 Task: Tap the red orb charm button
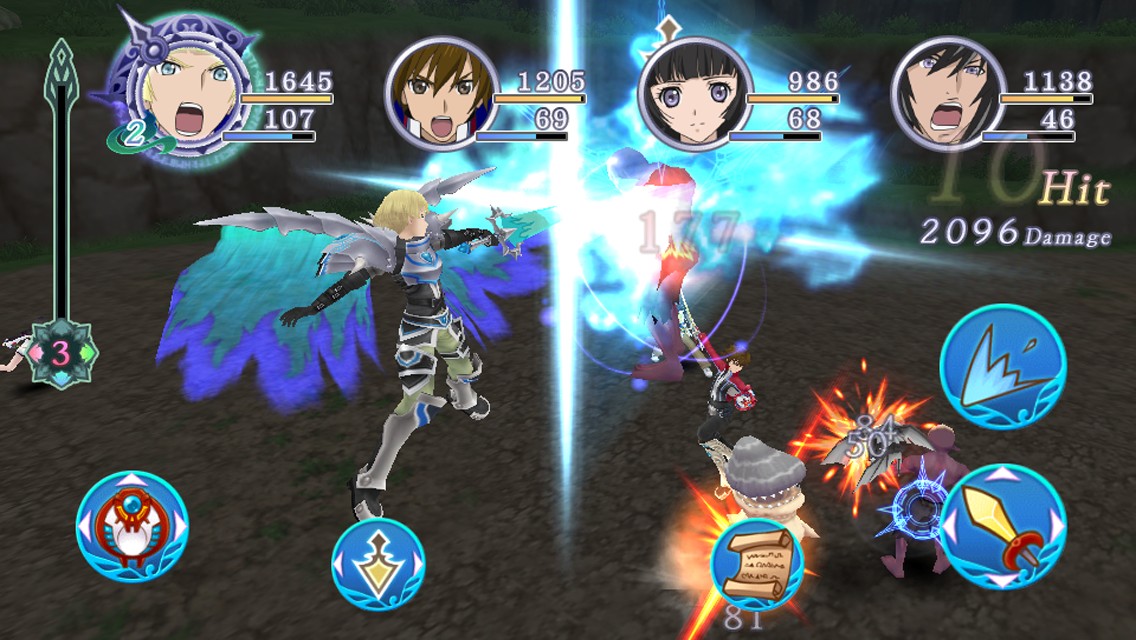132,526
